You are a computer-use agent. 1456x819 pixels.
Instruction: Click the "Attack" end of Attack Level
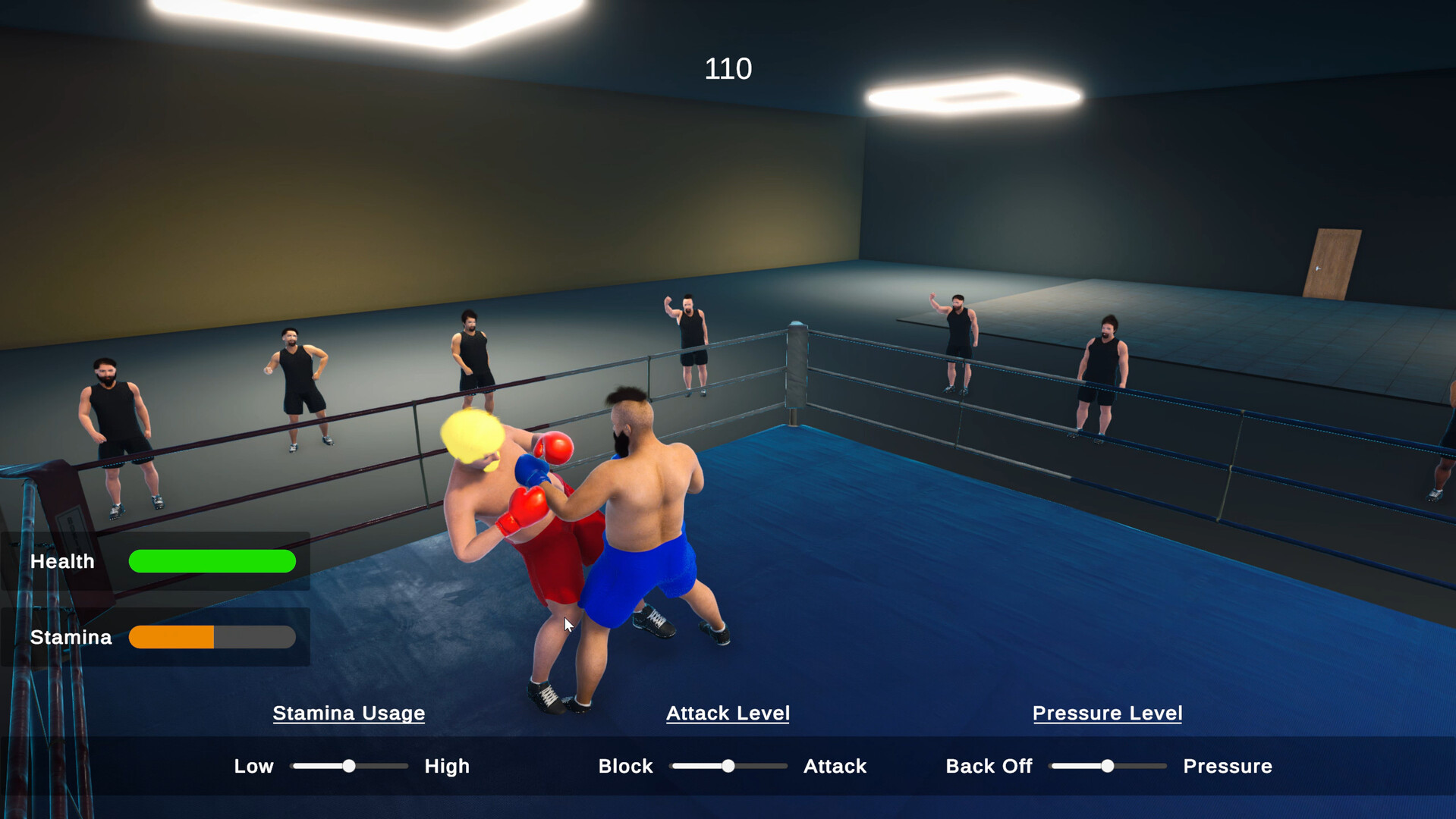pyautogui.click(x=835, y=766)
